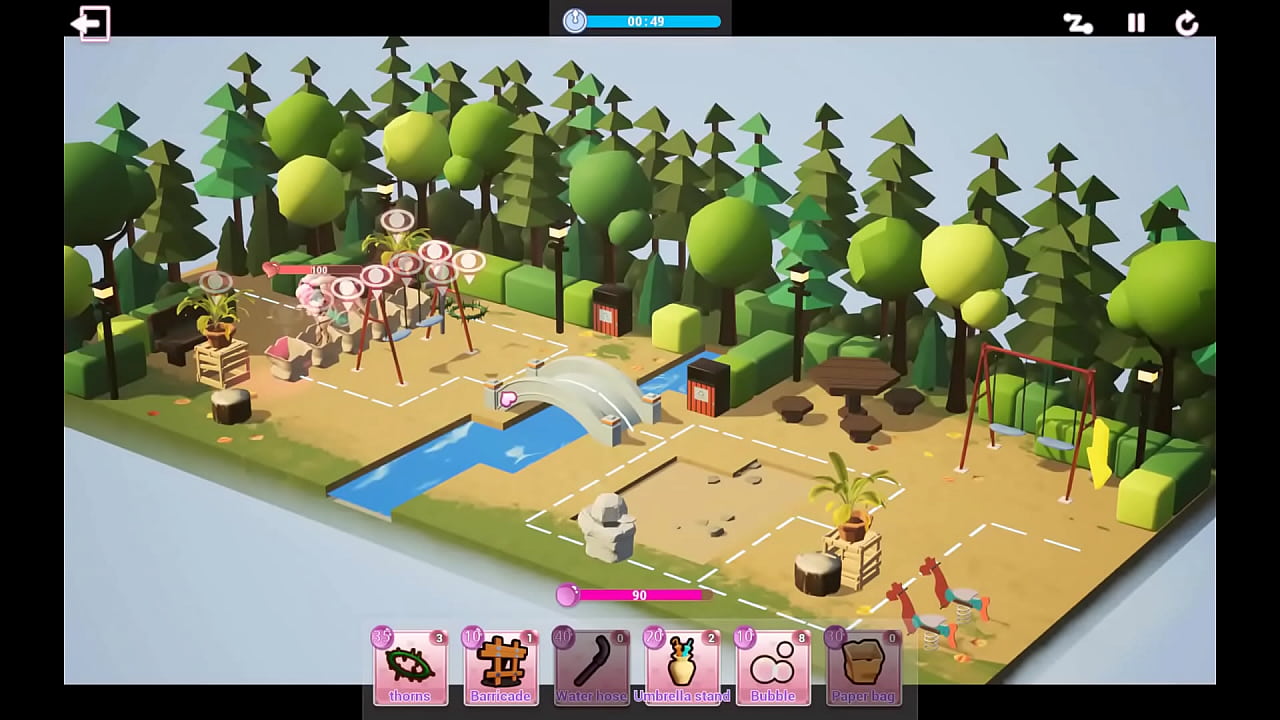Toggle the zigzag path display icon

click(1077, 23)
